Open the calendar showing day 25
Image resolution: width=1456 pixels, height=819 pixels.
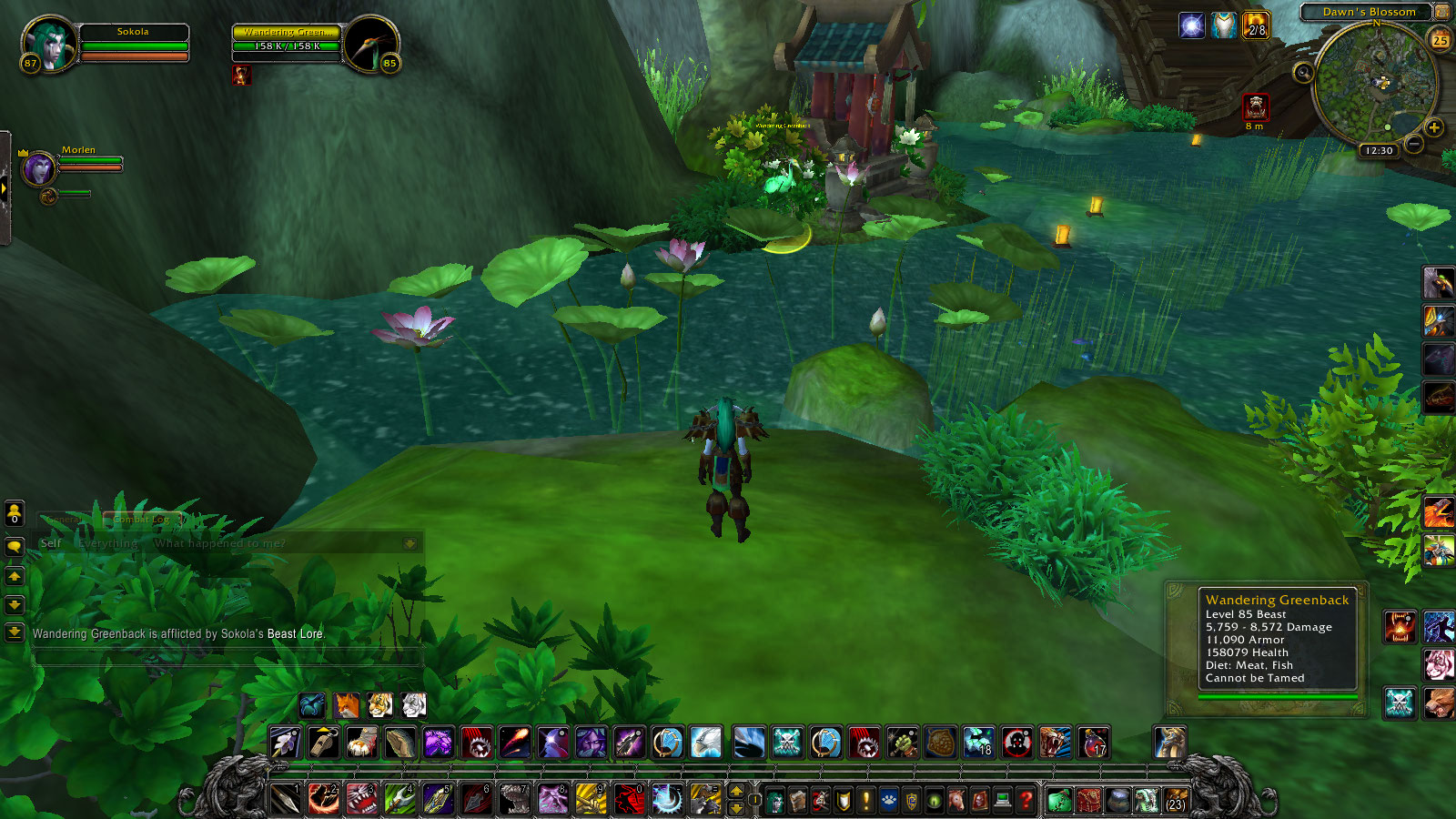tap(1440, 39)
